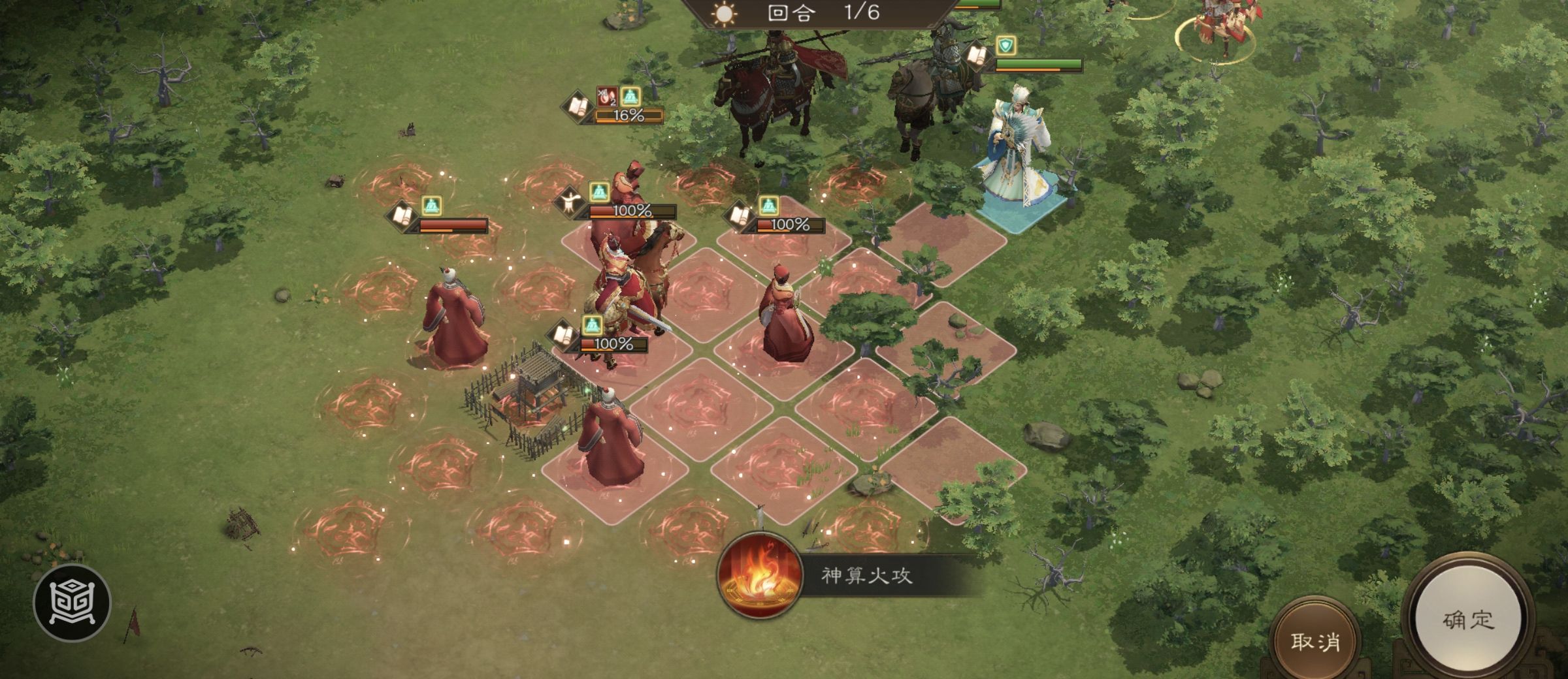Click the green health bar of the horned general
This screenshot has height=679, width=1568.
(1037, 62)
